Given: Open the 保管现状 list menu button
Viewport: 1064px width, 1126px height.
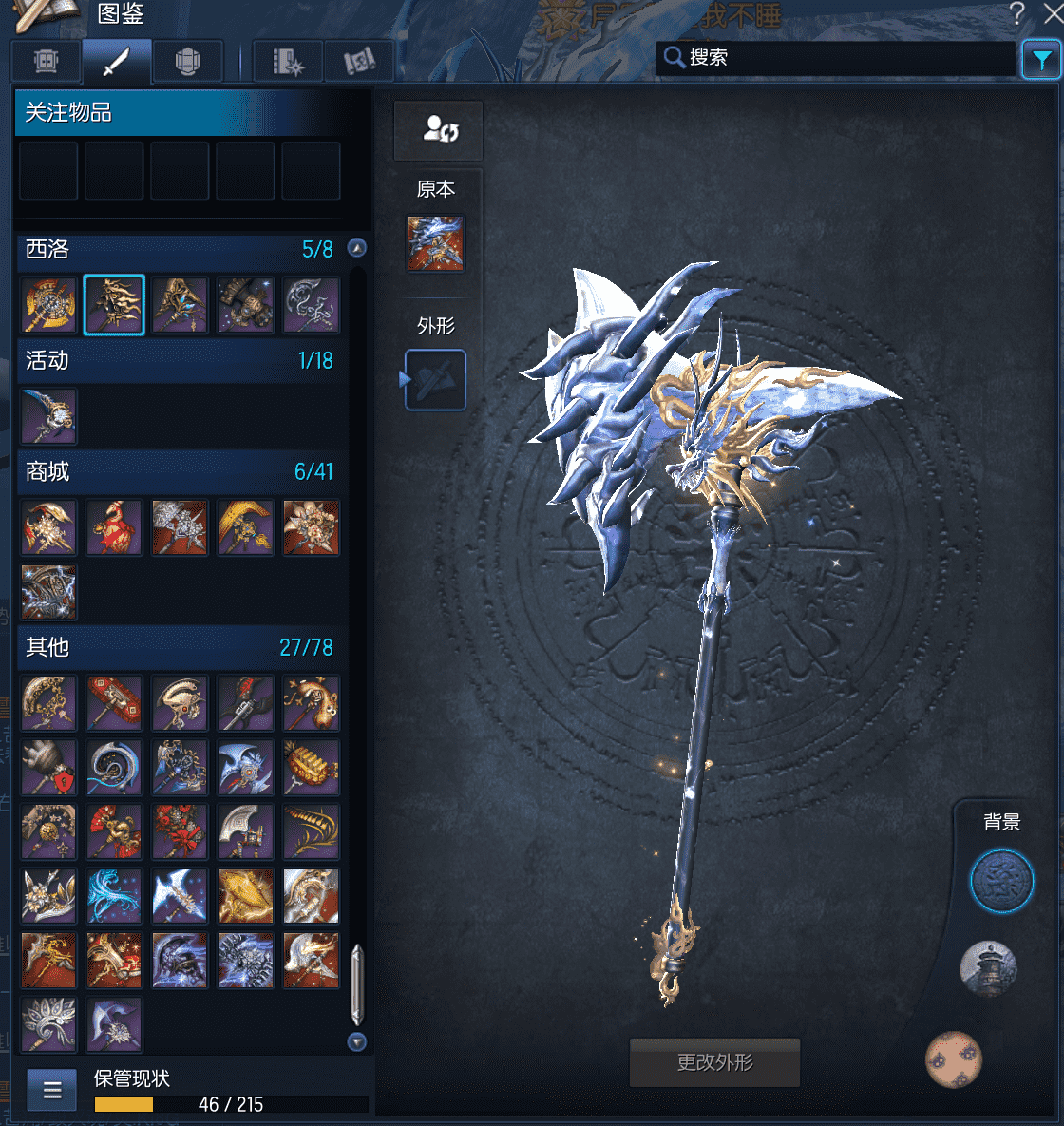Looking at the screenshot, I should [x=51, y=1090].
